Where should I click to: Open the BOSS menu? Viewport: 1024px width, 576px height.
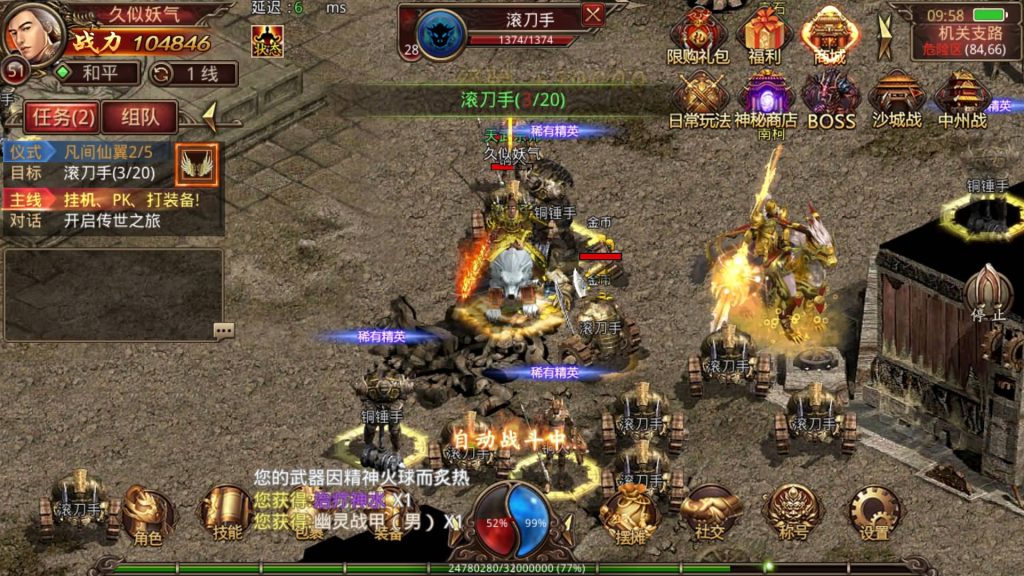[831, 100]
